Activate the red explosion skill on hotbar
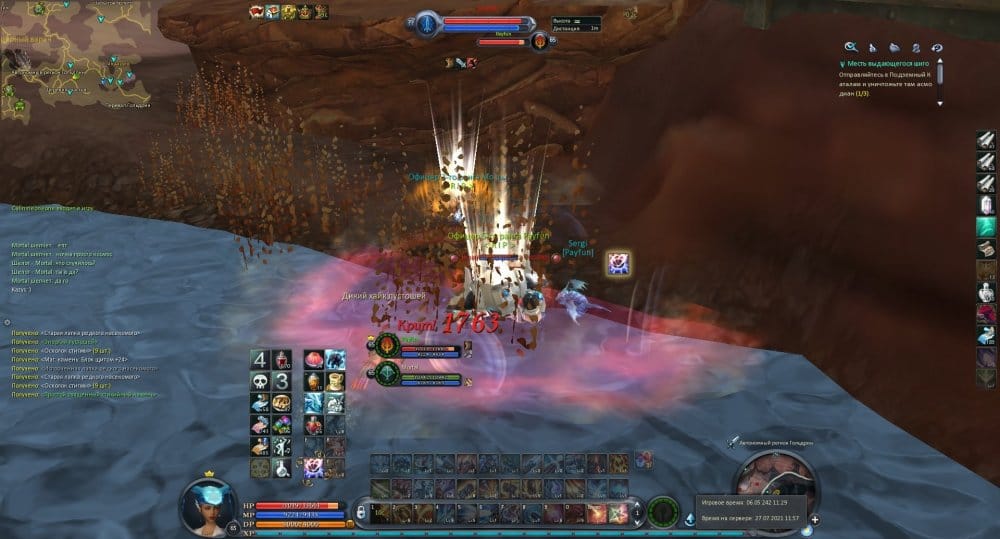The image size is (1000, 539). click(597, 514)
